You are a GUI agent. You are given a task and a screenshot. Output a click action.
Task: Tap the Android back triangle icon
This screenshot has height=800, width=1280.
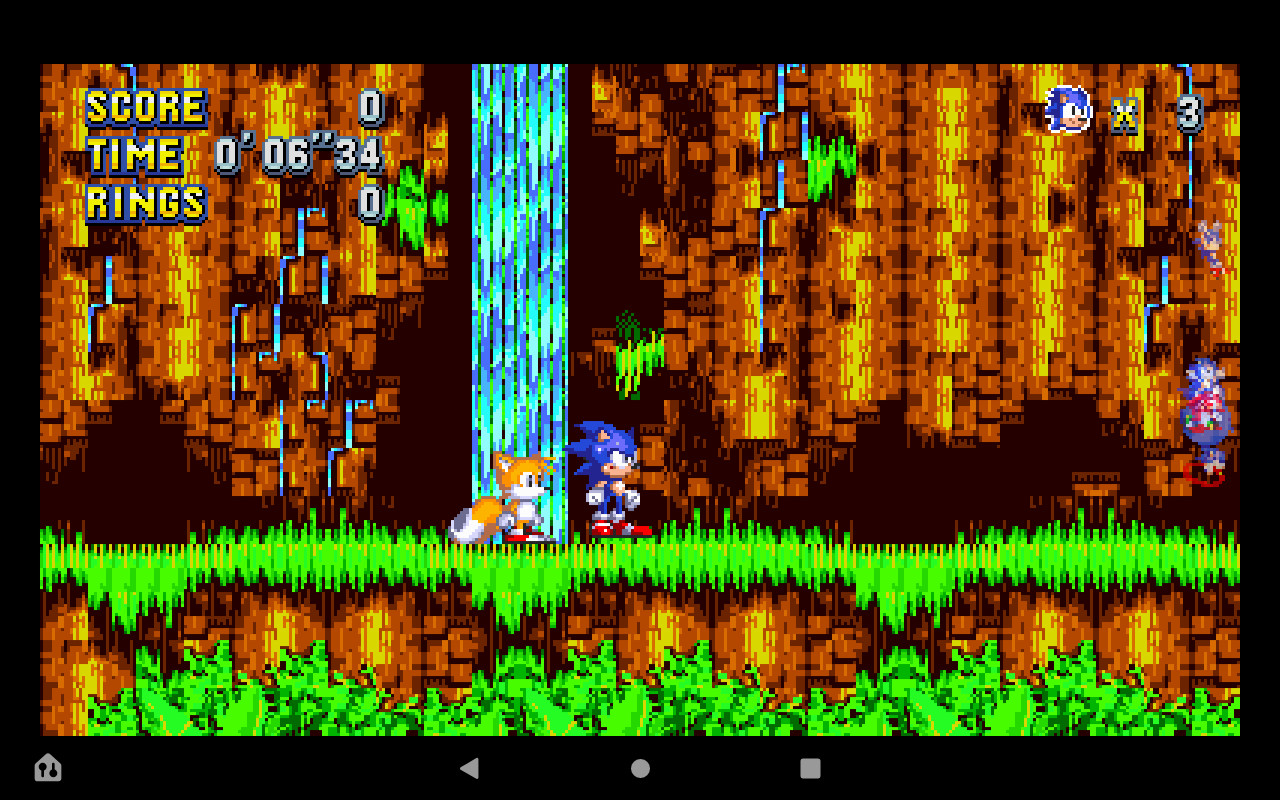(470, 768)
